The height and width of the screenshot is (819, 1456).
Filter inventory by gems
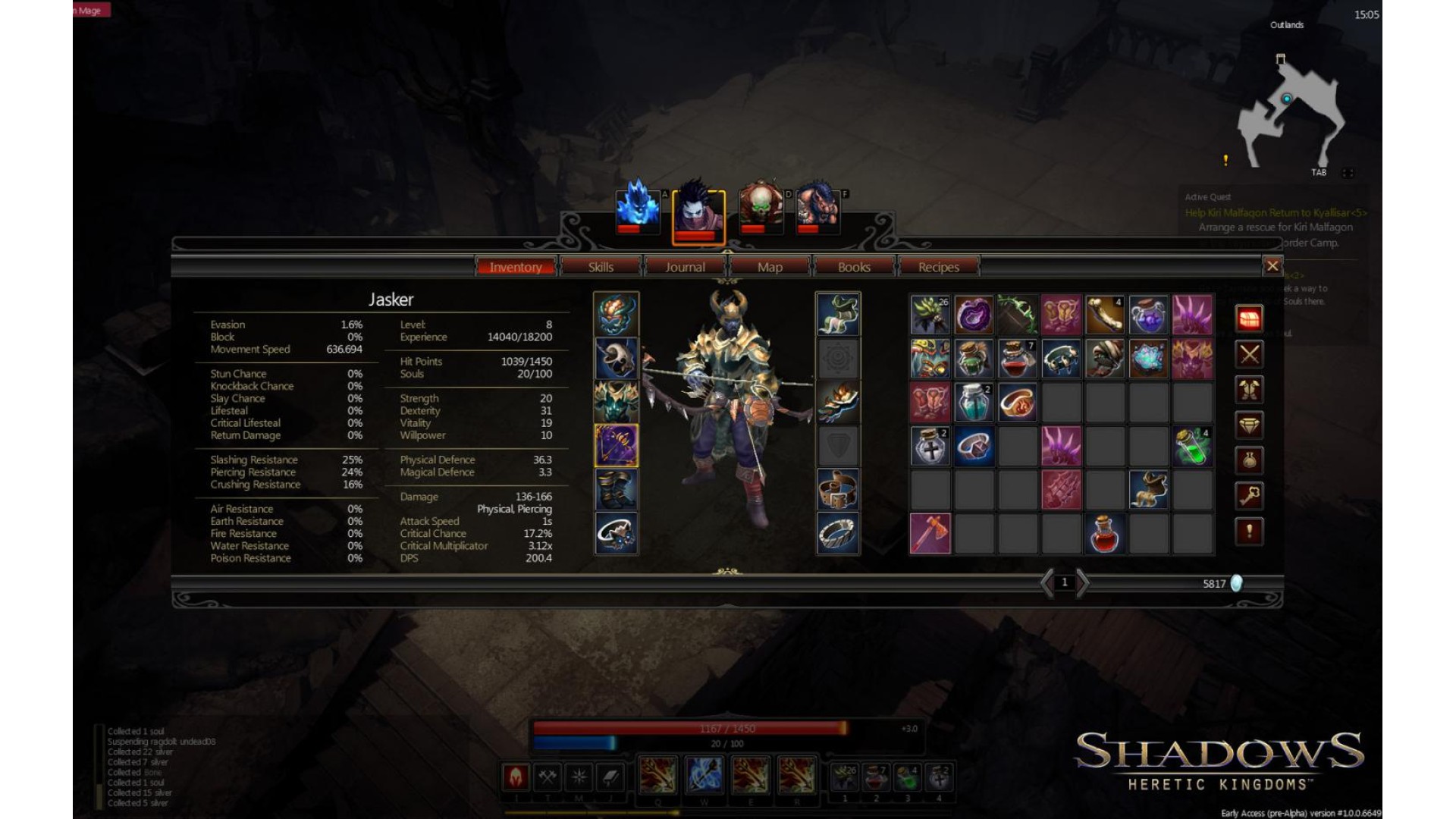(x=1250, y=425)
